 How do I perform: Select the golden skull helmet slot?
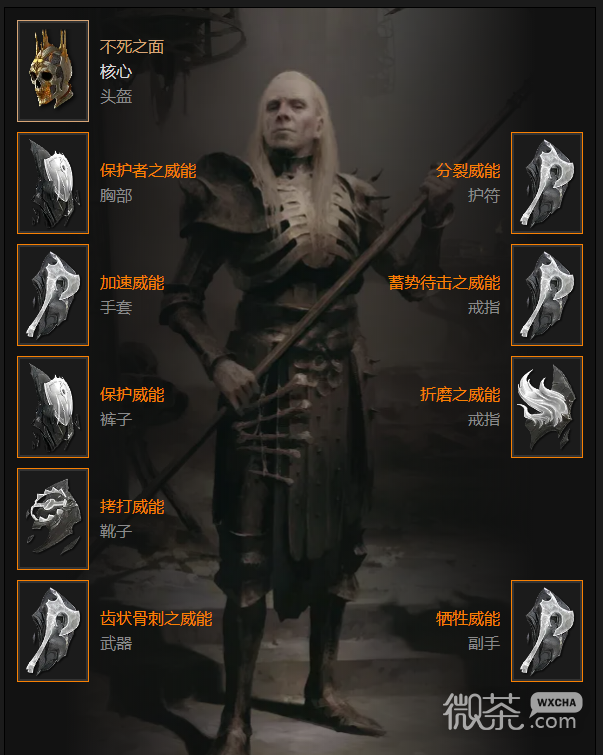click(53, 71)
